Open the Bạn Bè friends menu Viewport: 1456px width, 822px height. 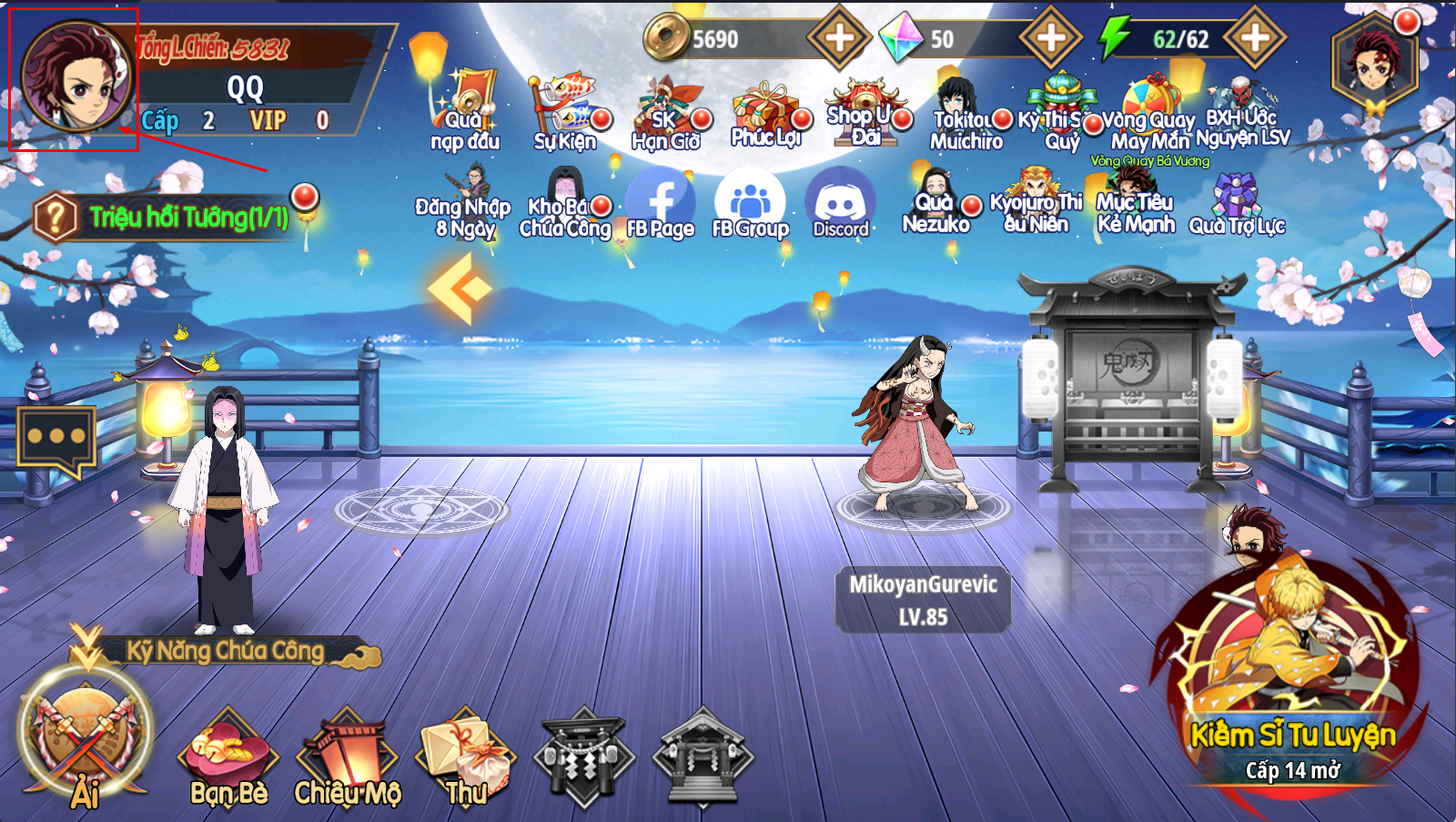coord(227,760)
